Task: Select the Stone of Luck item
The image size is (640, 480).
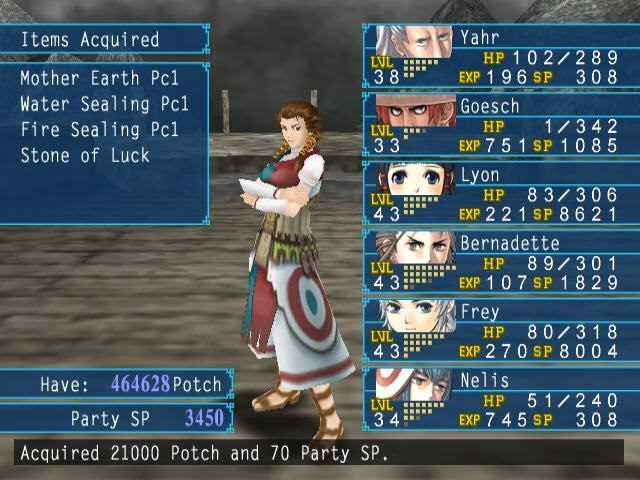Action: point(85,156)
